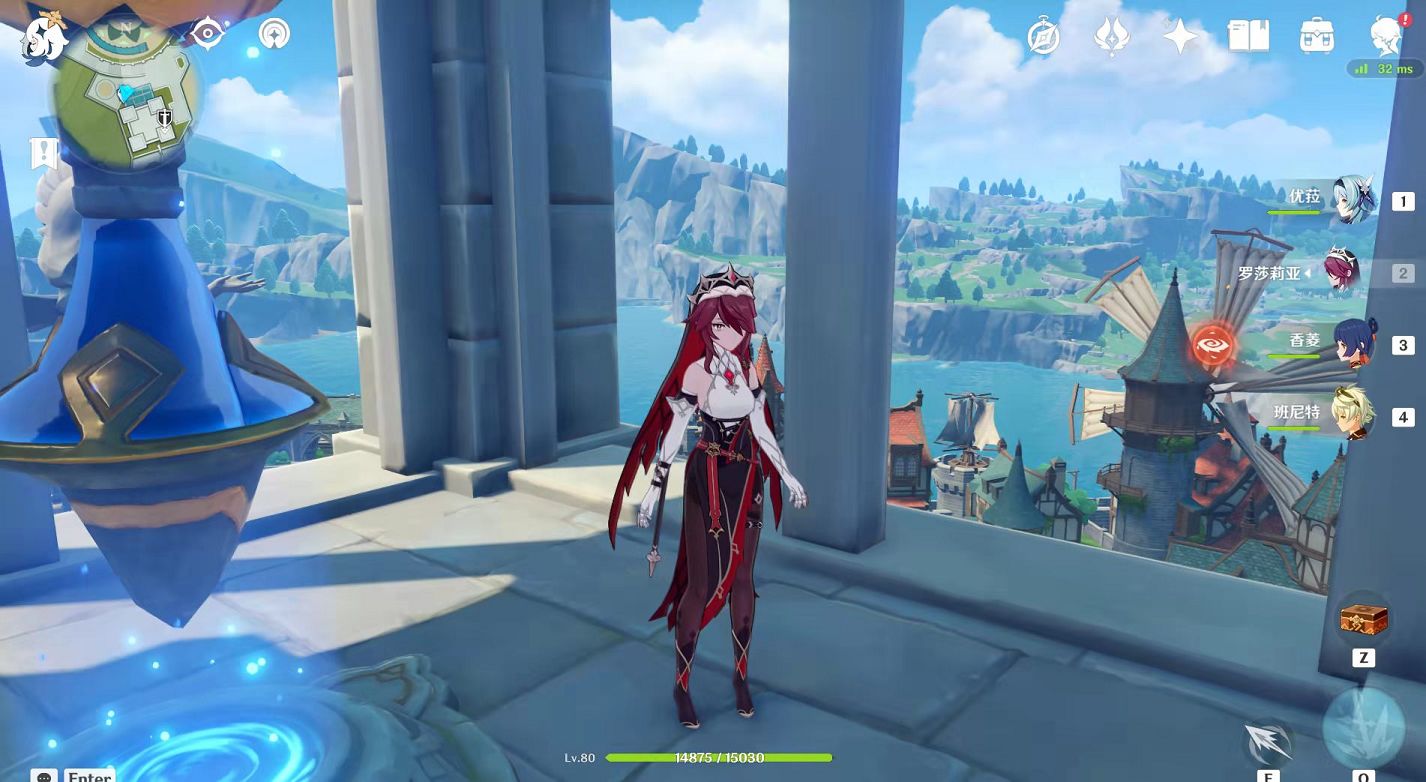Click the eye-shaped icon beside the minimap
The width and height of the screenshot is (1426, 782).
[x=207, y=34]
